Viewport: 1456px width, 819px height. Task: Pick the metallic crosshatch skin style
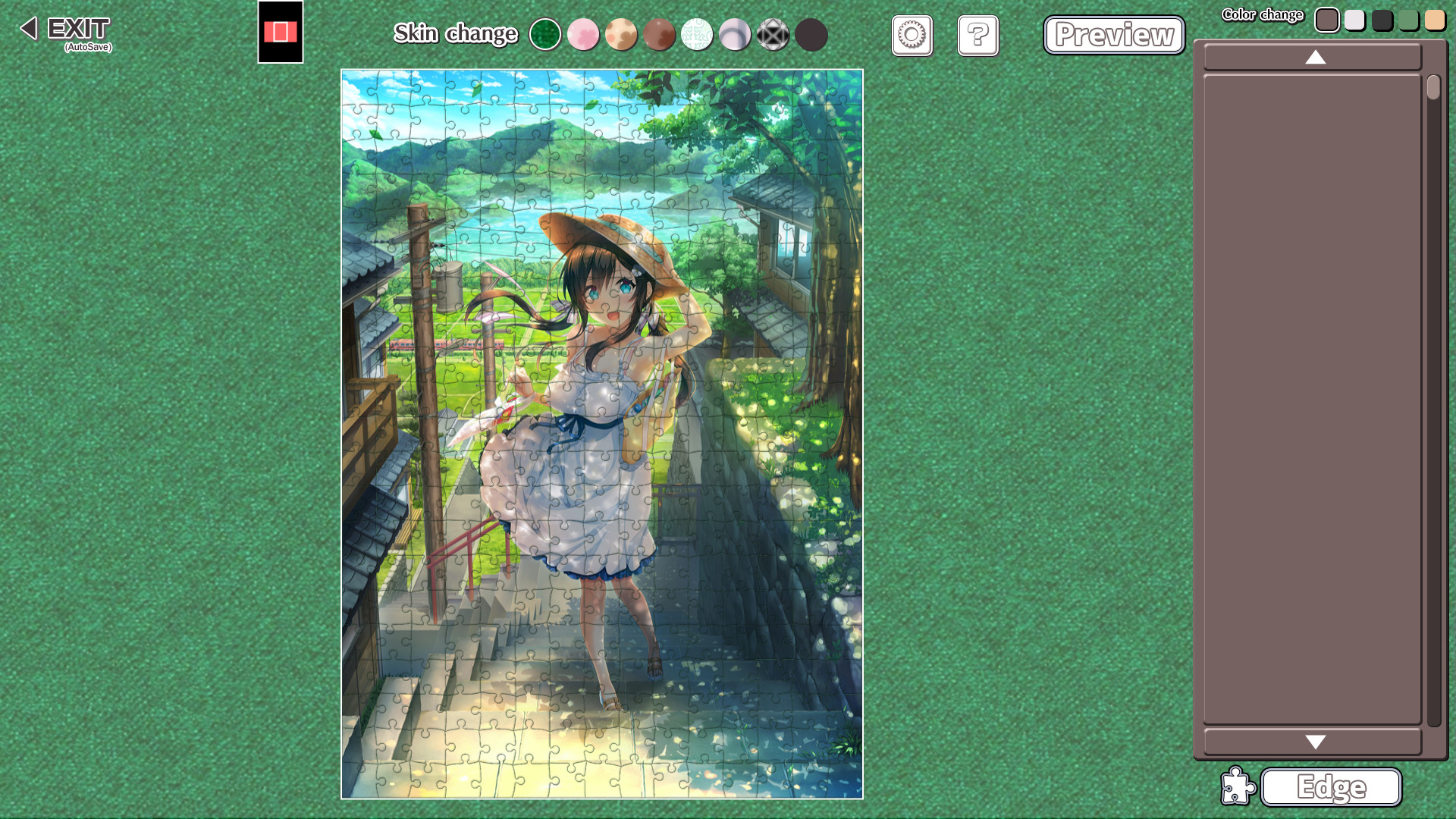(773, 34)
